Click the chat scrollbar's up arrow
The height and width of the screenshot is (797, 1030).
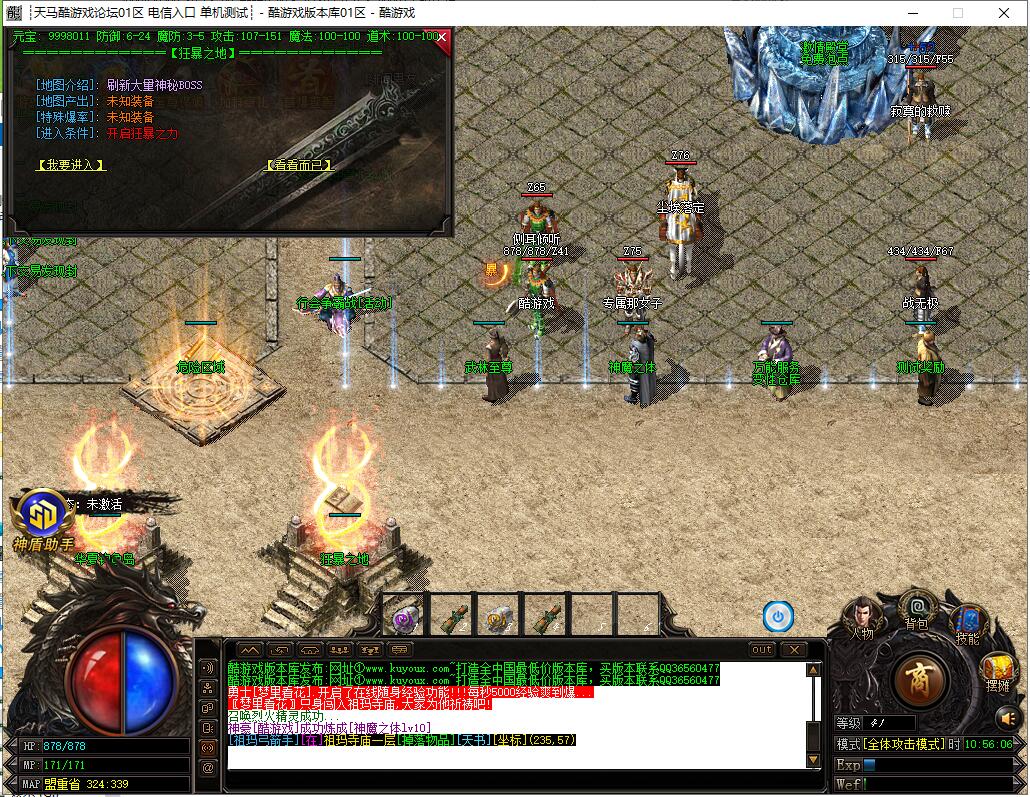813,670
